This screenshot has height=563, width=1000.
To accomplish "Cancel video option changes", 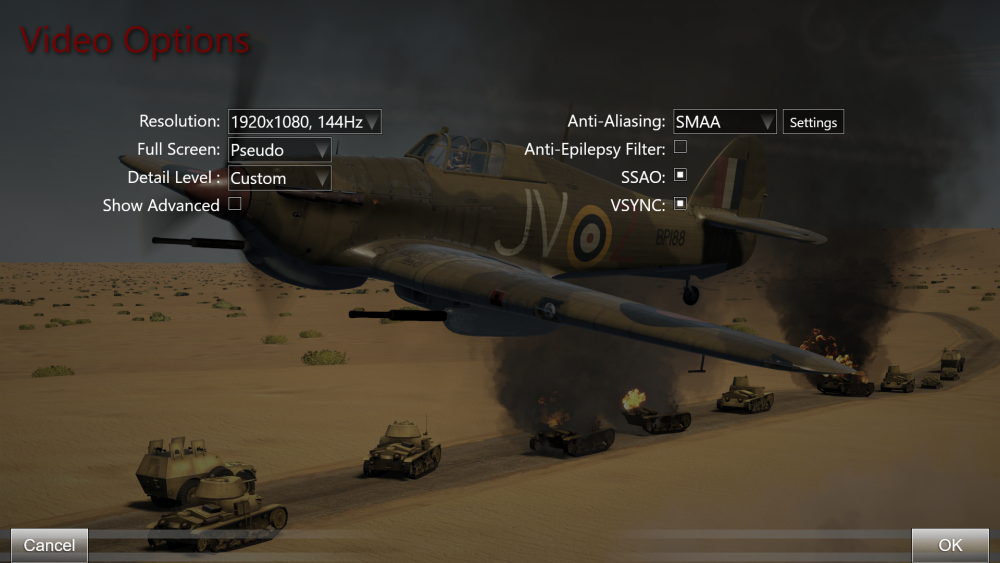I will pos(49,545).
